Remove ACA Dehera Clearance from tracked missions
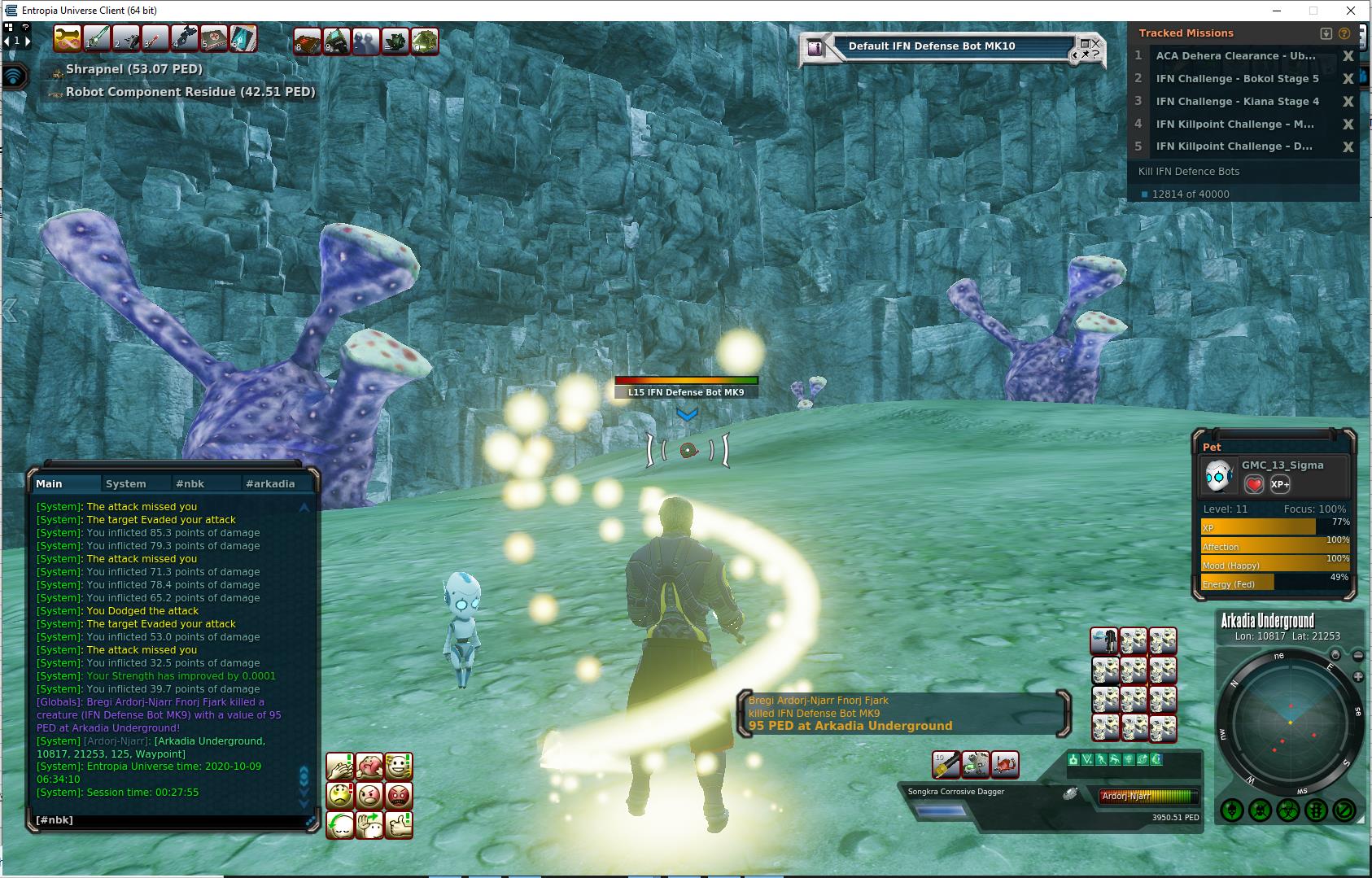 [1348, 56]
